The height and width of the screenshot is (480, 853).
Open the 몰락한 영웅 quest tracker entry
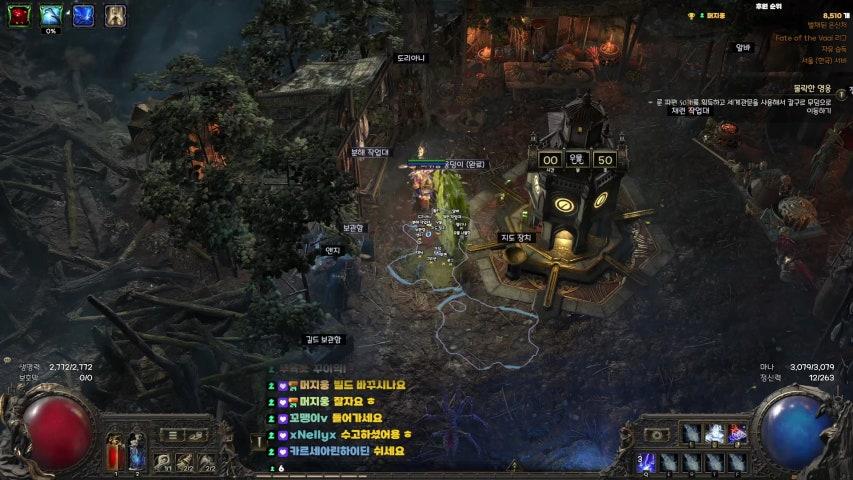(x=811, y=88)
